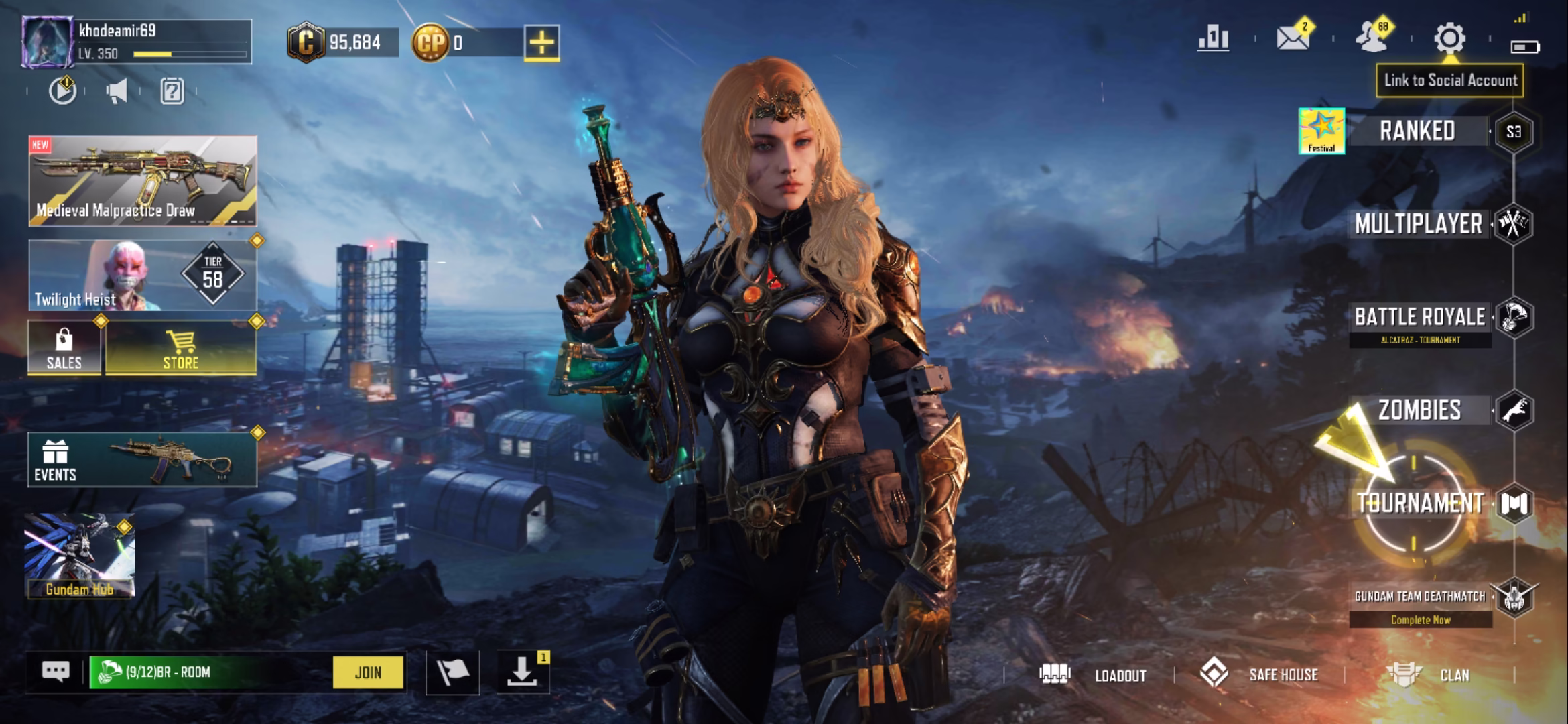Select the Multiplayer mode
This screenshot has height=724, width=1568.
coord(1418,224)
